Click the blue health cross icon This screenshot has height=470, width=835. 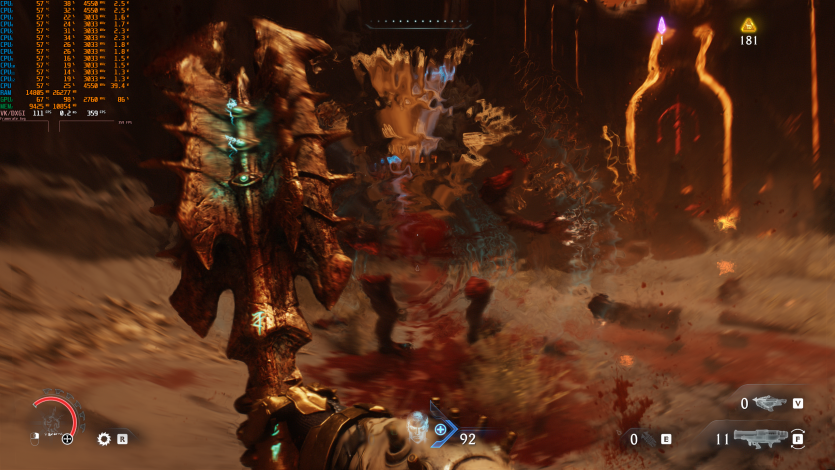click(x=440, y=431)
